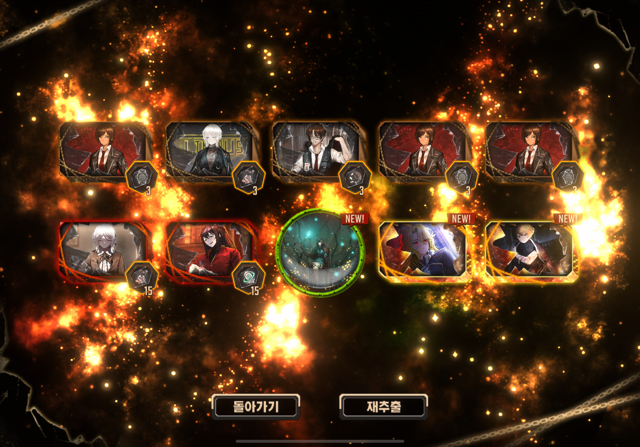Viewport: 640px width, 447px height.
Task: Click the 재추출 re-extract button
Action: point(383,405)
